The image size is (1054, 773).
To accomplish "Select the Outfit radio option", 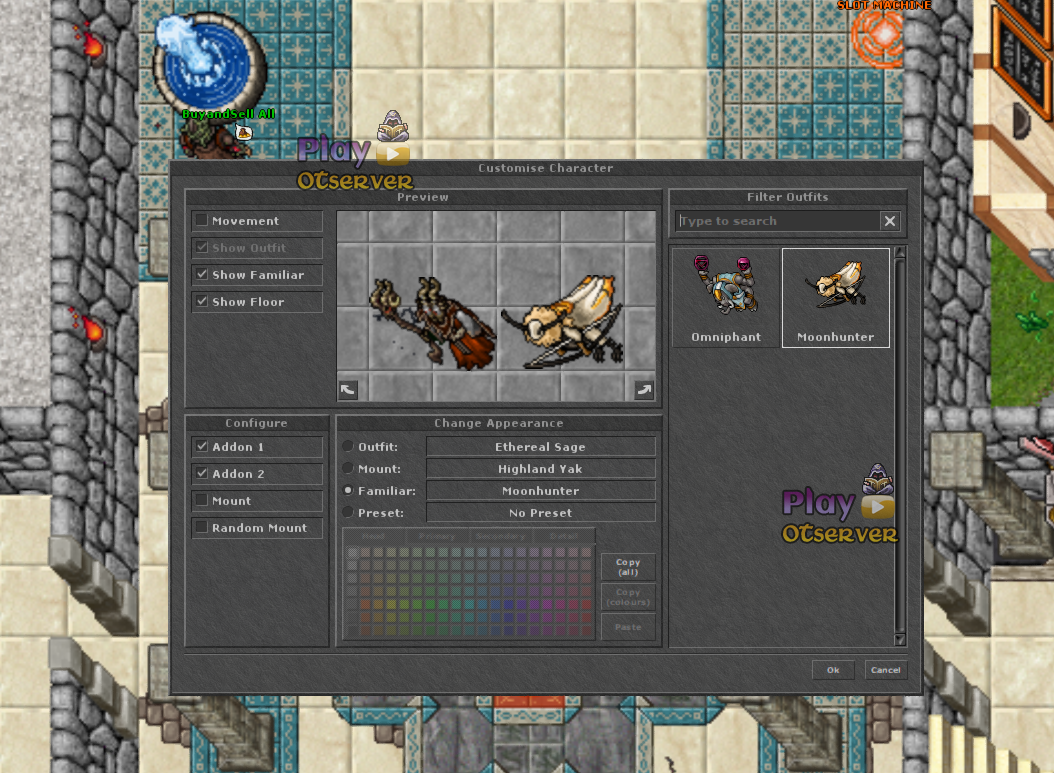I will coord(348,447).
